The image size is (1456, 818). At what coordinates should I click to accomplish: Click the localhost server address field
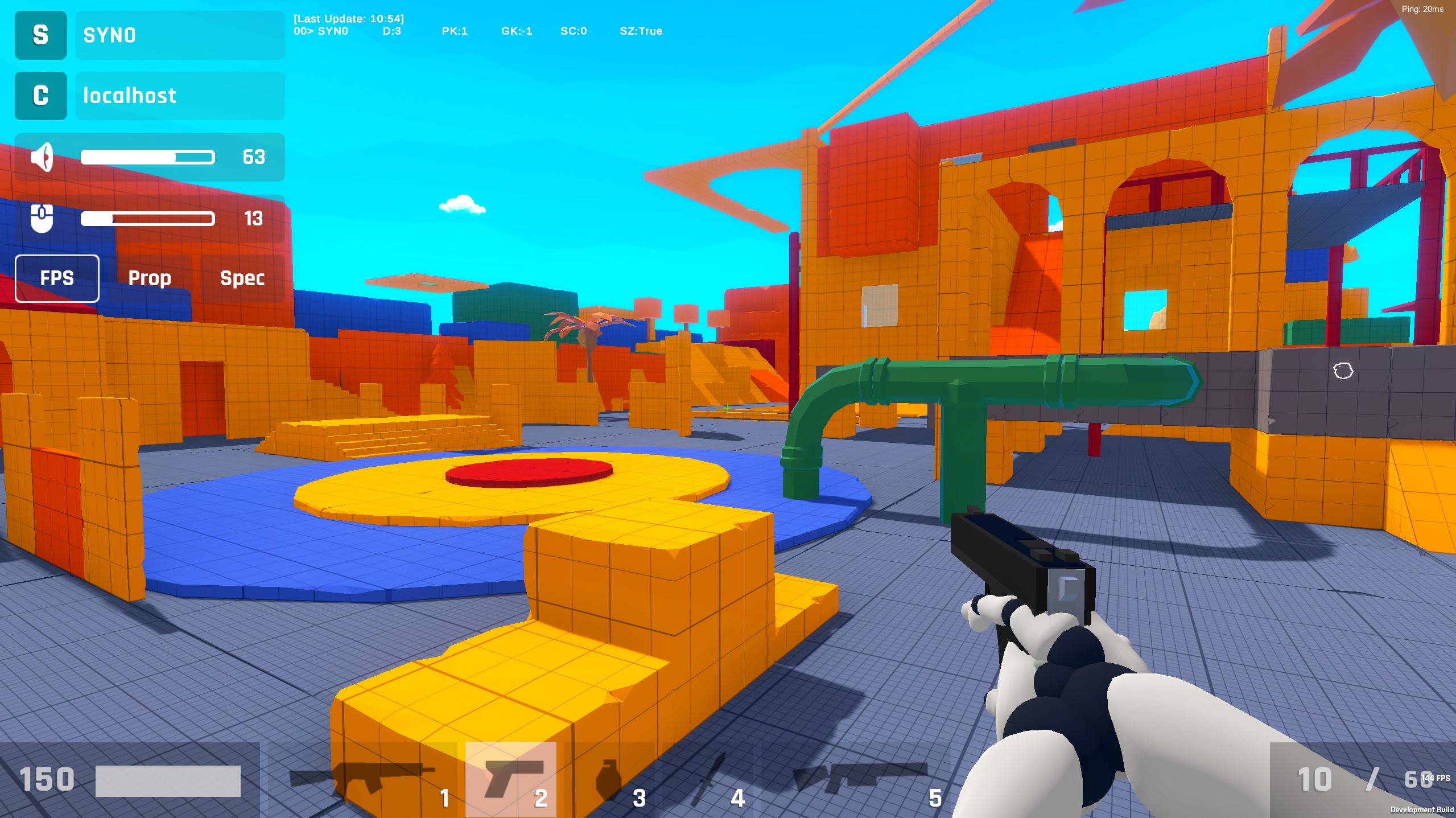[x=180, y=96]
